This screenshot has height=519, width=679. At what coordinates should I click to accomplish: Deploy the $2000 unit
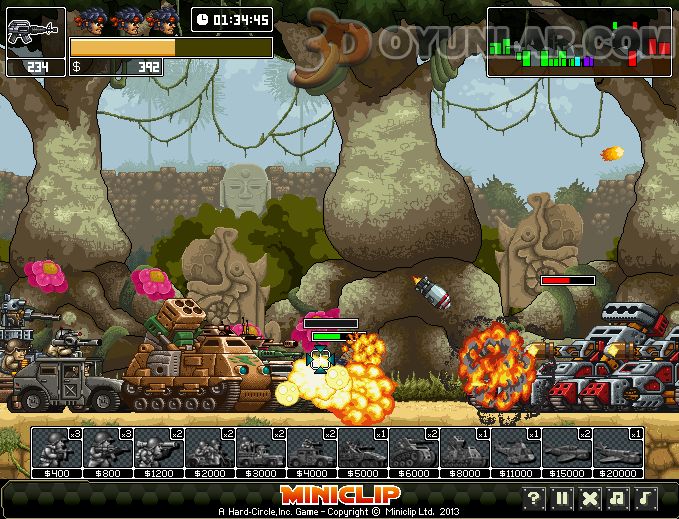(x=210, y=449)
